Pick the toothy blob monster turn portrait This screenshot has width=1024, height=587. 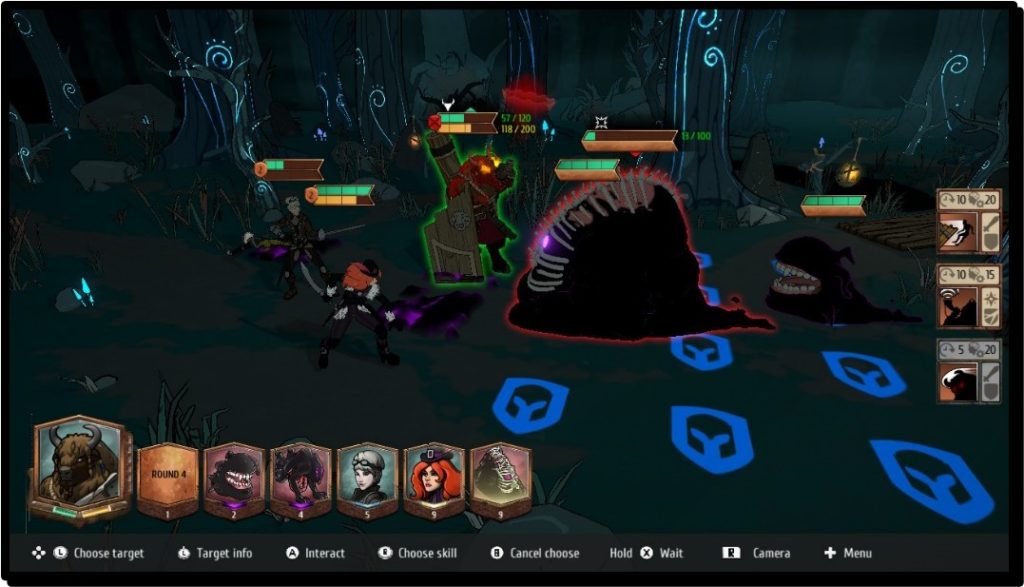tap(234, 475)
